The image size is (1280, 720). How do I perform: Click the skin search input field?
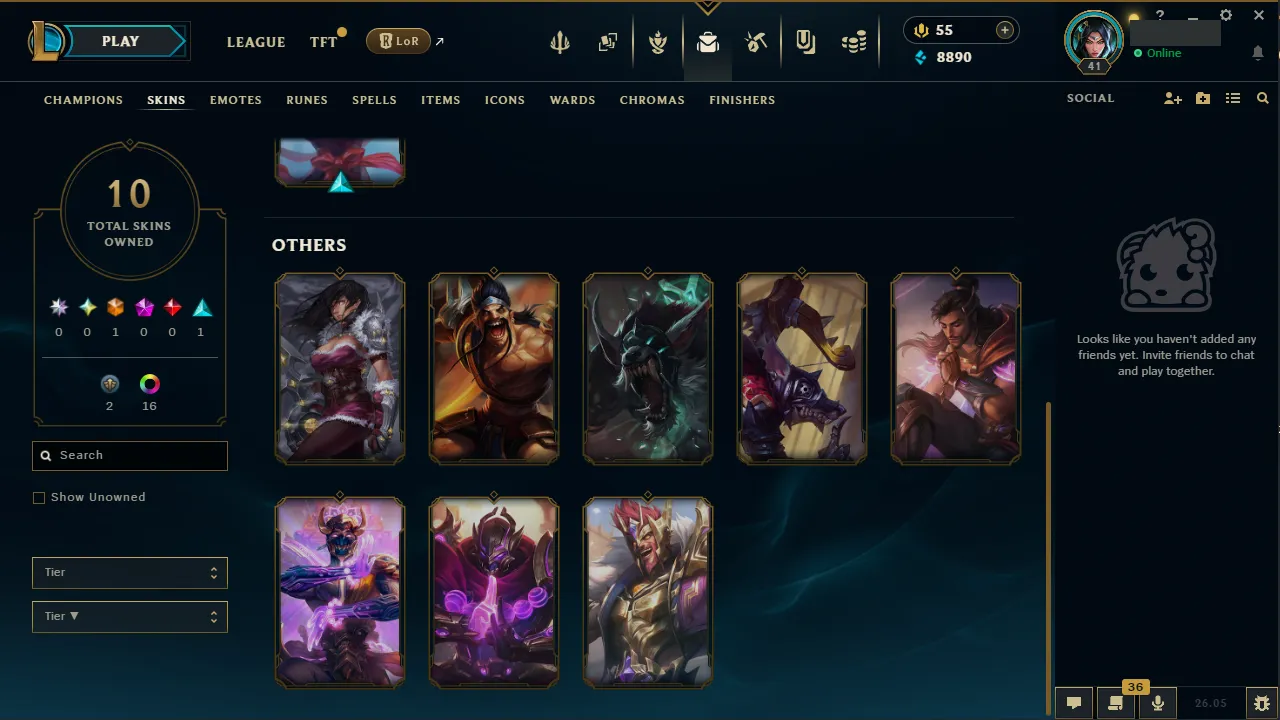[130, 455]
